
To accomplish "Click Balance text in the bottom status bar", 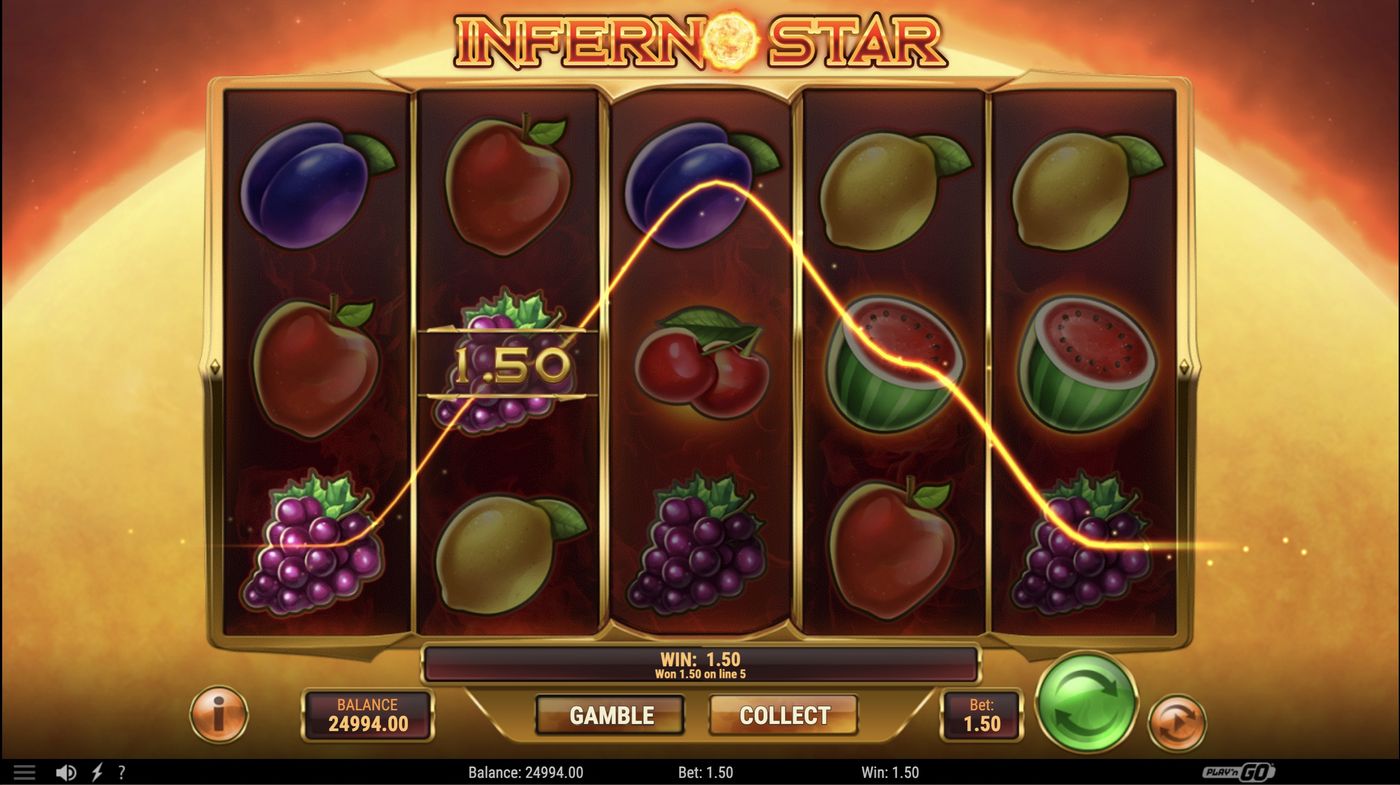I will pyautogui.click(x=528, y=771).
